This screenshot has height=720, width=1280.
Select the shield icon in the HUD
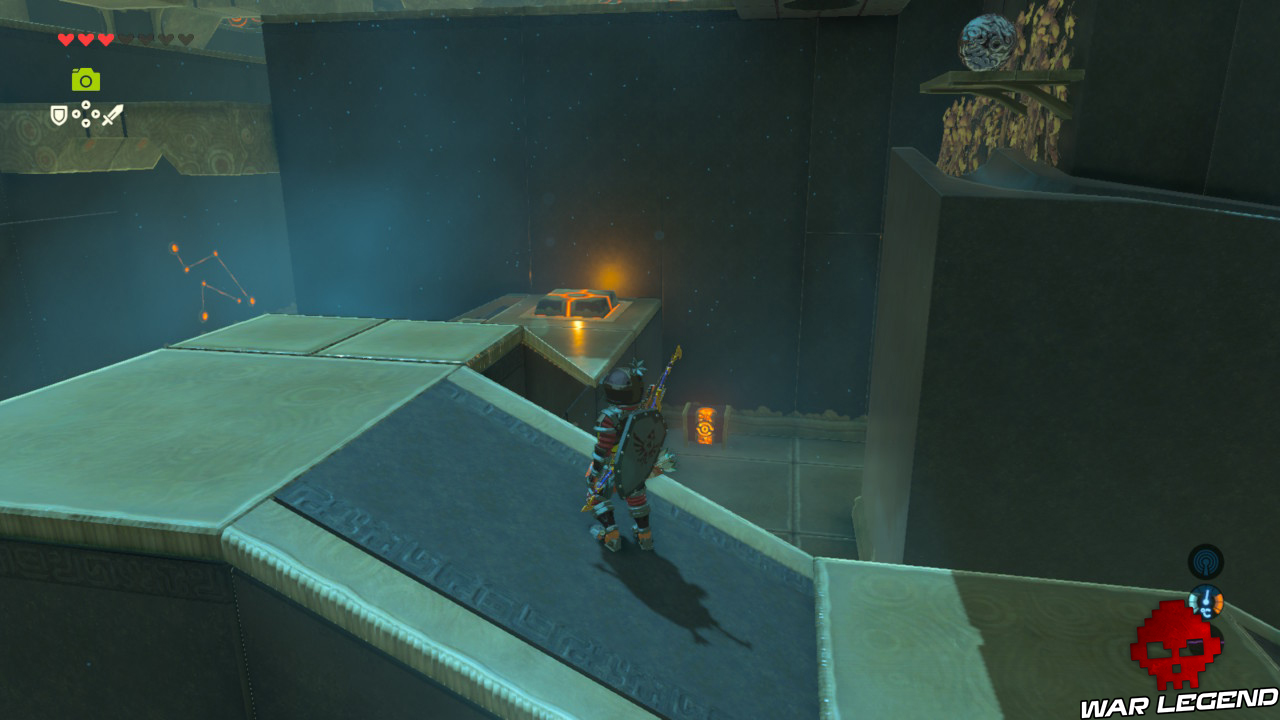[x=58, y=116]
